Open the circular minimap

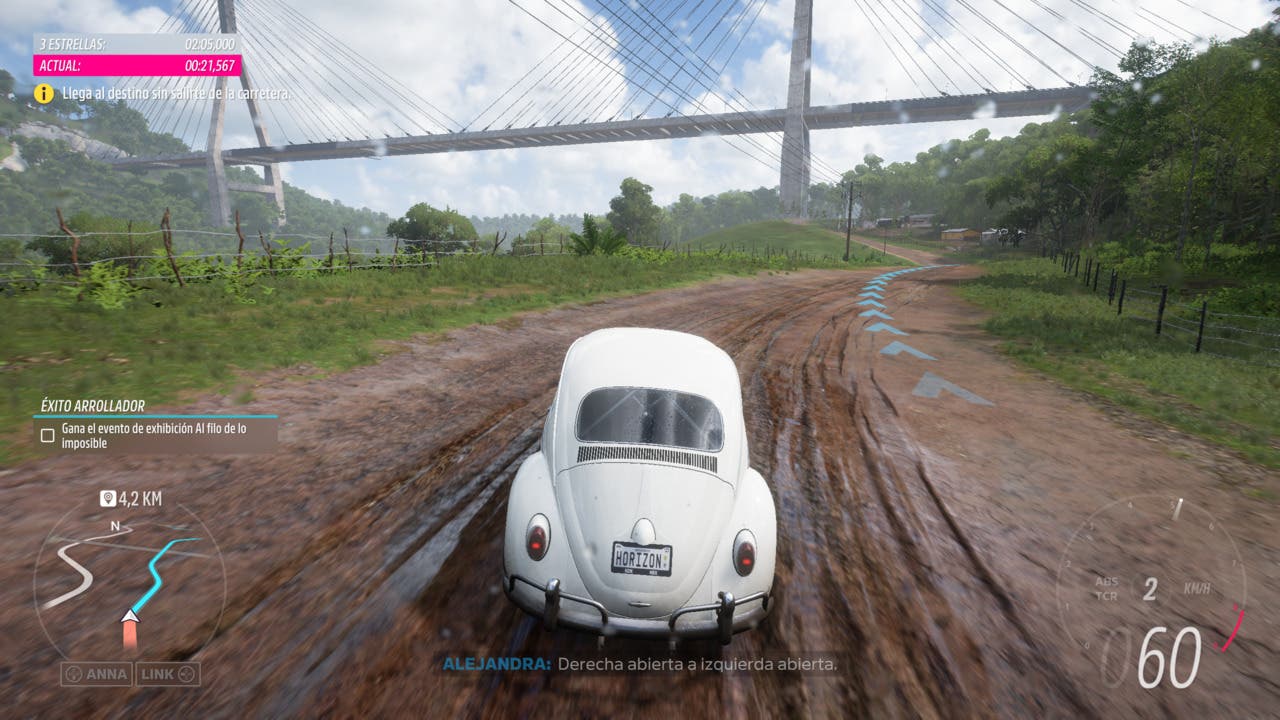pos(128,582)
